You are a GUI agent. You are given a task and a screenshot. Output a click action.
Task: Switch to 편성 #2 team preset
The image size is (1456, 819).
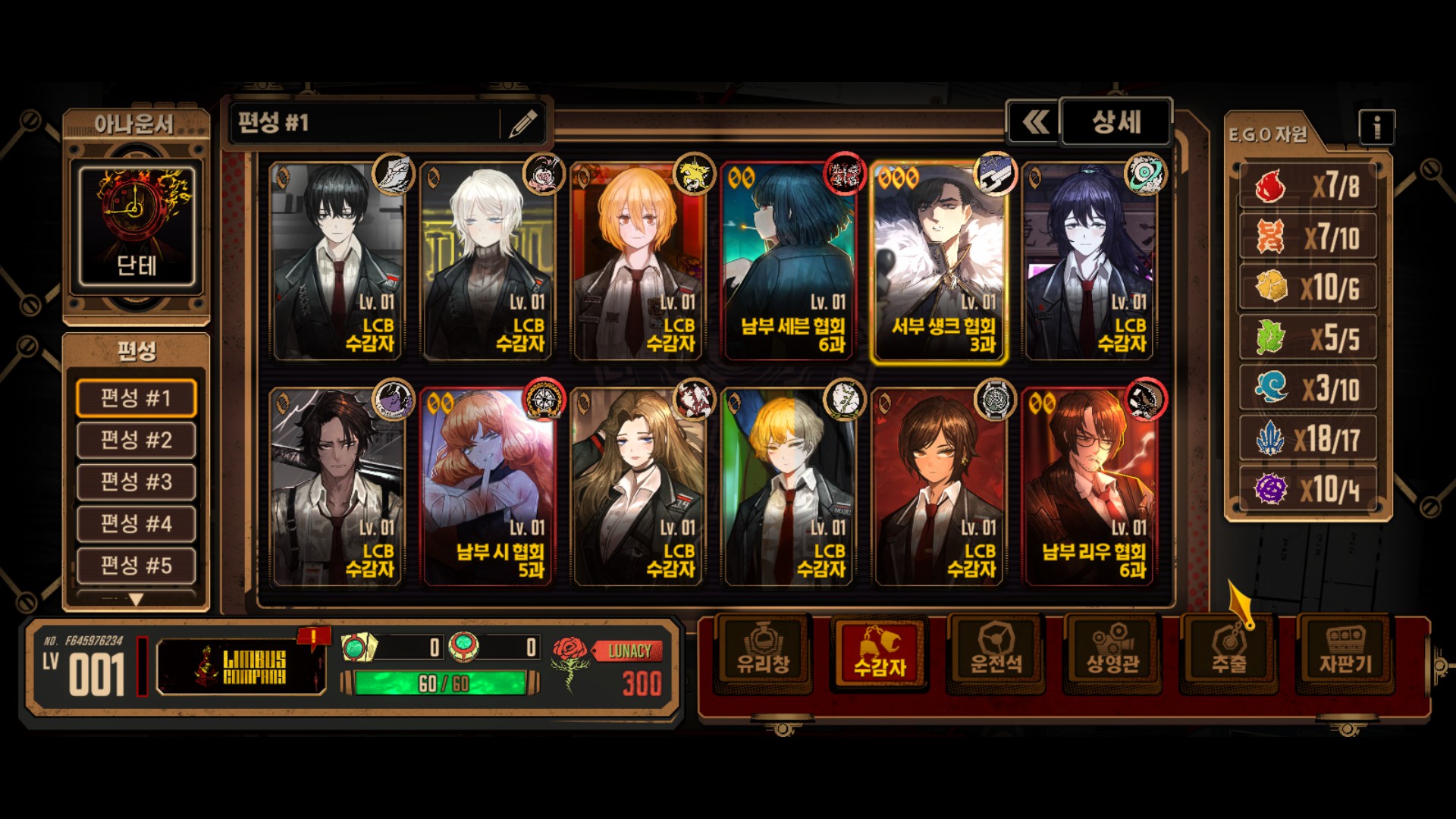coord(136,440)
